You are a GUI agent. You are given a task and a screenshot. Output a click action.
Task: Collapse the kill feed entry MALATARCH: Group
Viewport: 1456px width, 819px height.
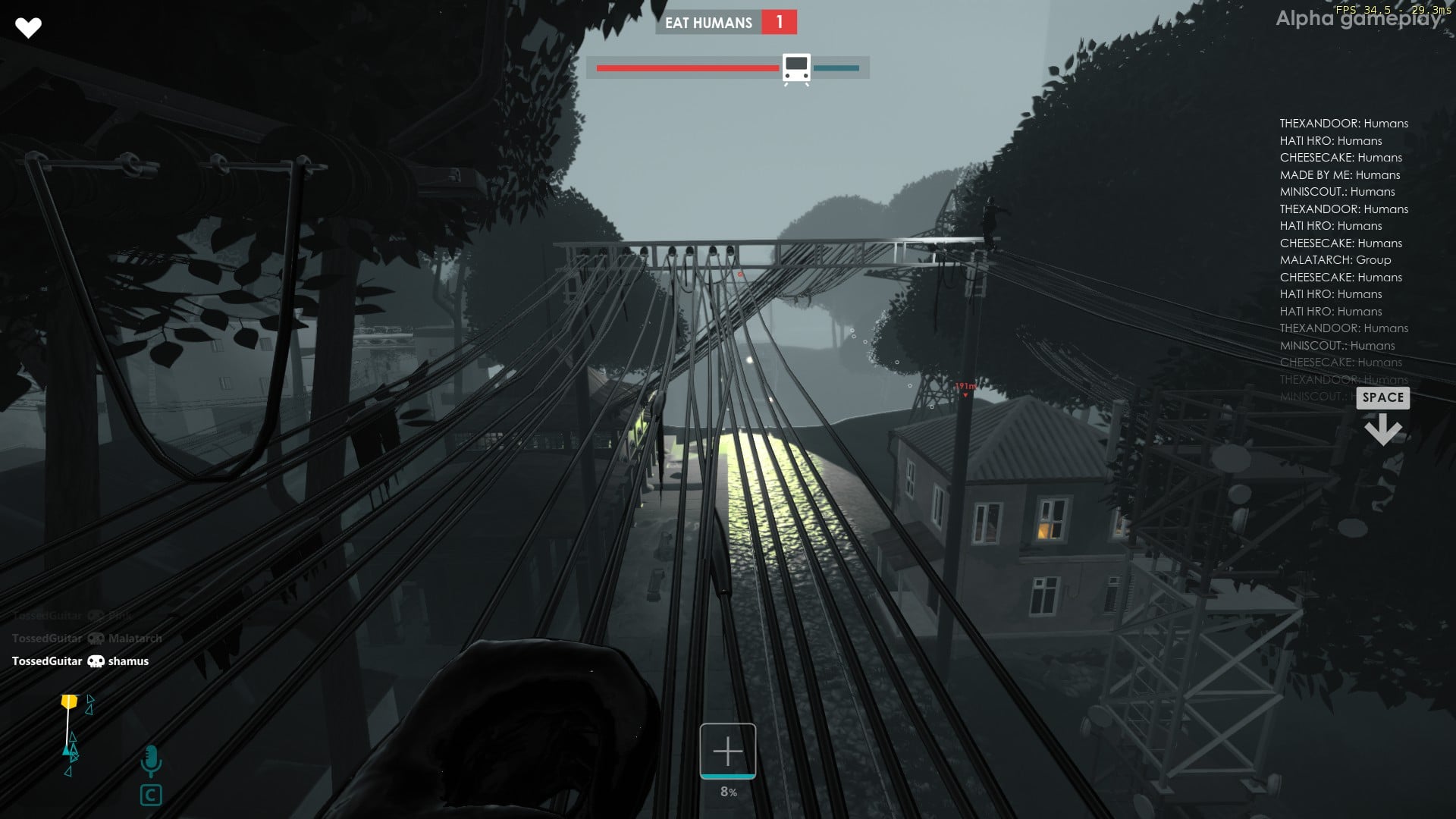(x=1335, y=259)
